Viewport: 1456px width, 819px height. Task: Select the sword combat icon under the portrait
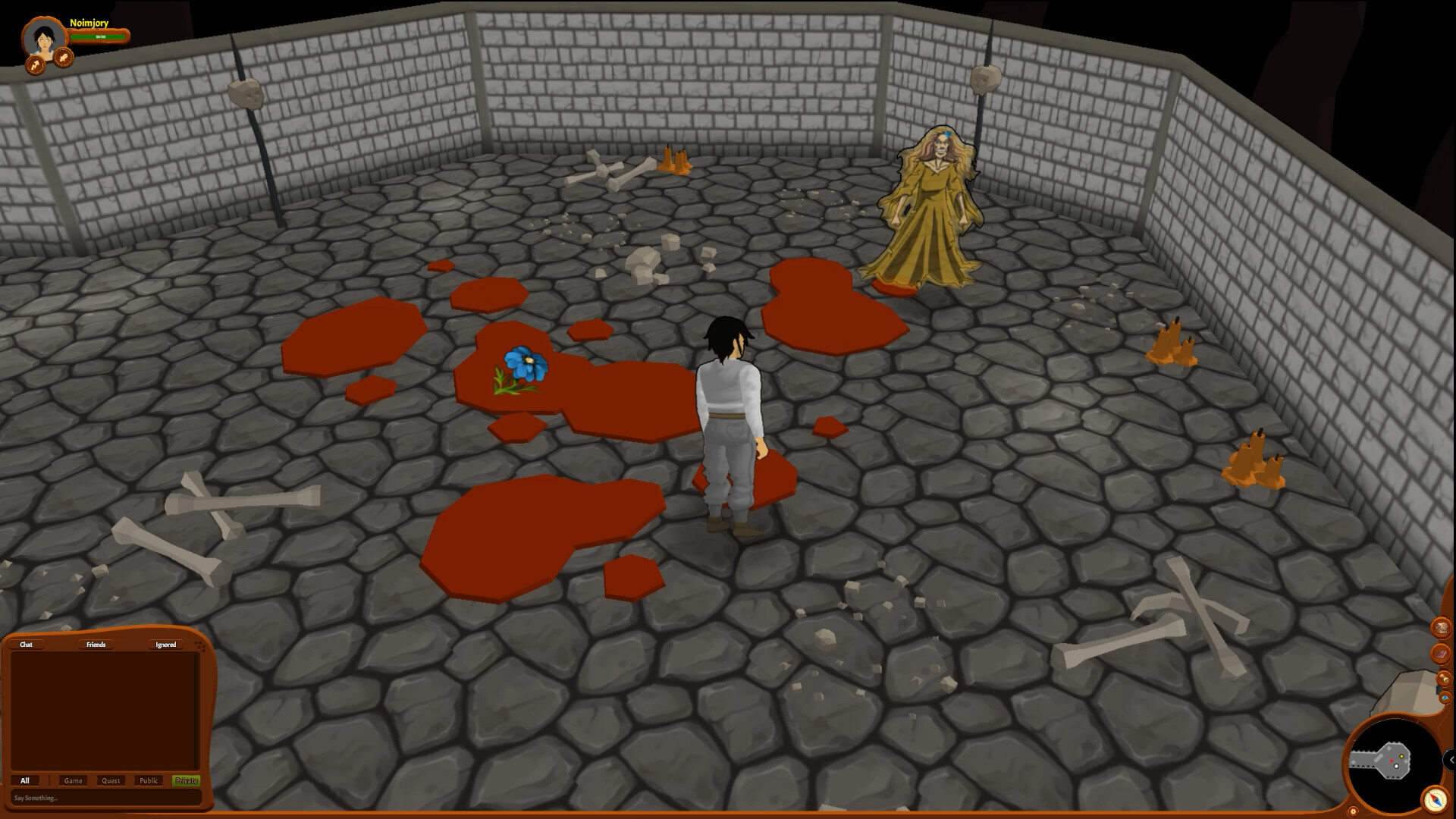[64, 59]
